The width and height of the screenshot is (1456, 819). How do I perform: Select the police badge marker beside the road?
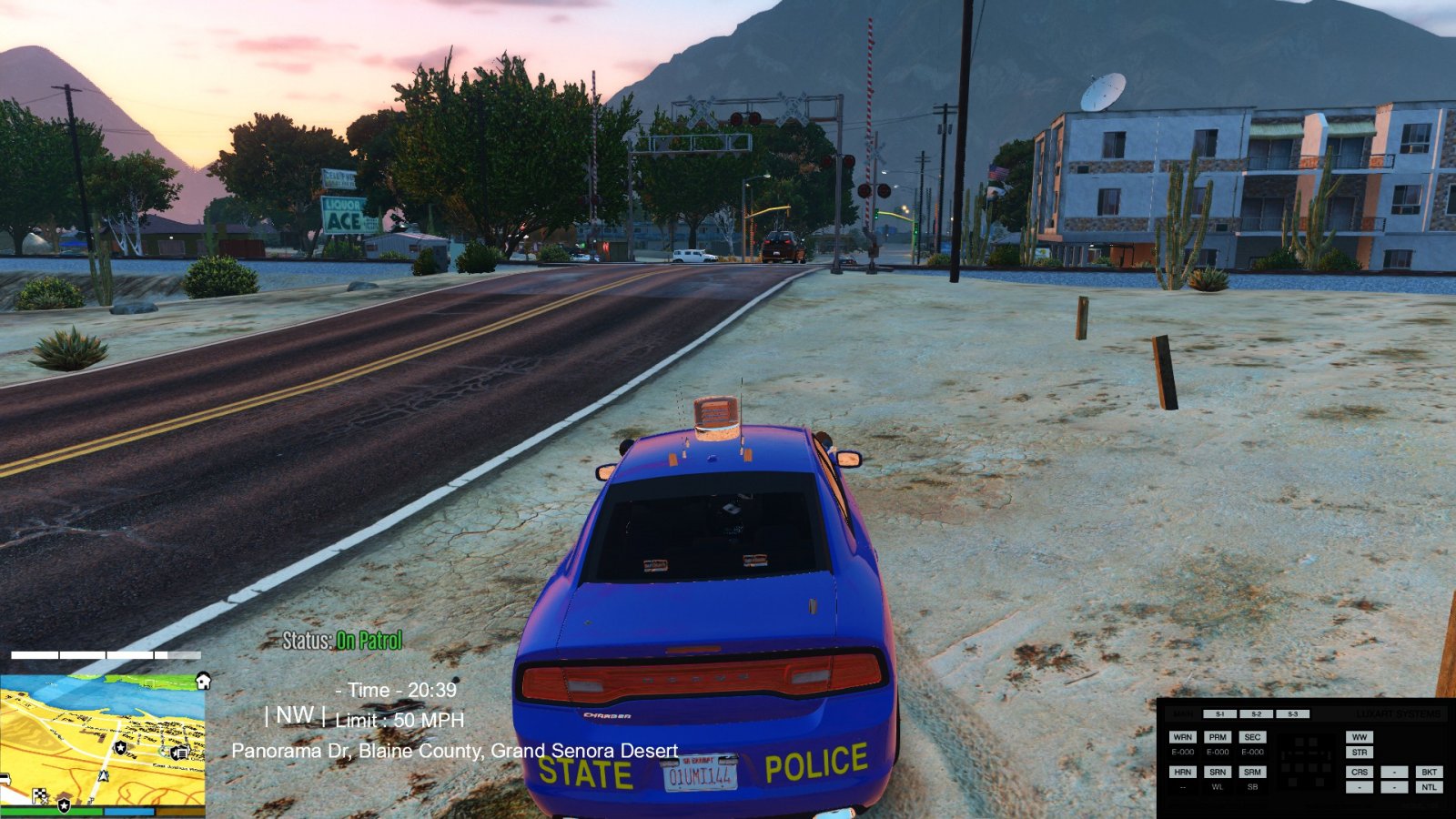121,747
